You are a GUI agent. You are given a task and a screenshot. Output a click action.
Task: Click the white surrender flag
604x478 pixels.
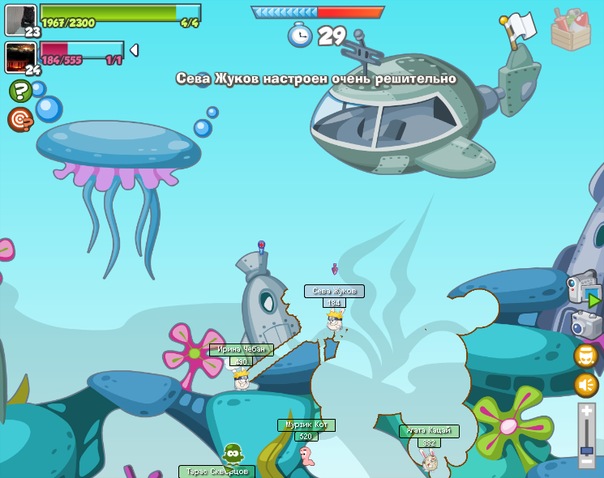[521, 27]
